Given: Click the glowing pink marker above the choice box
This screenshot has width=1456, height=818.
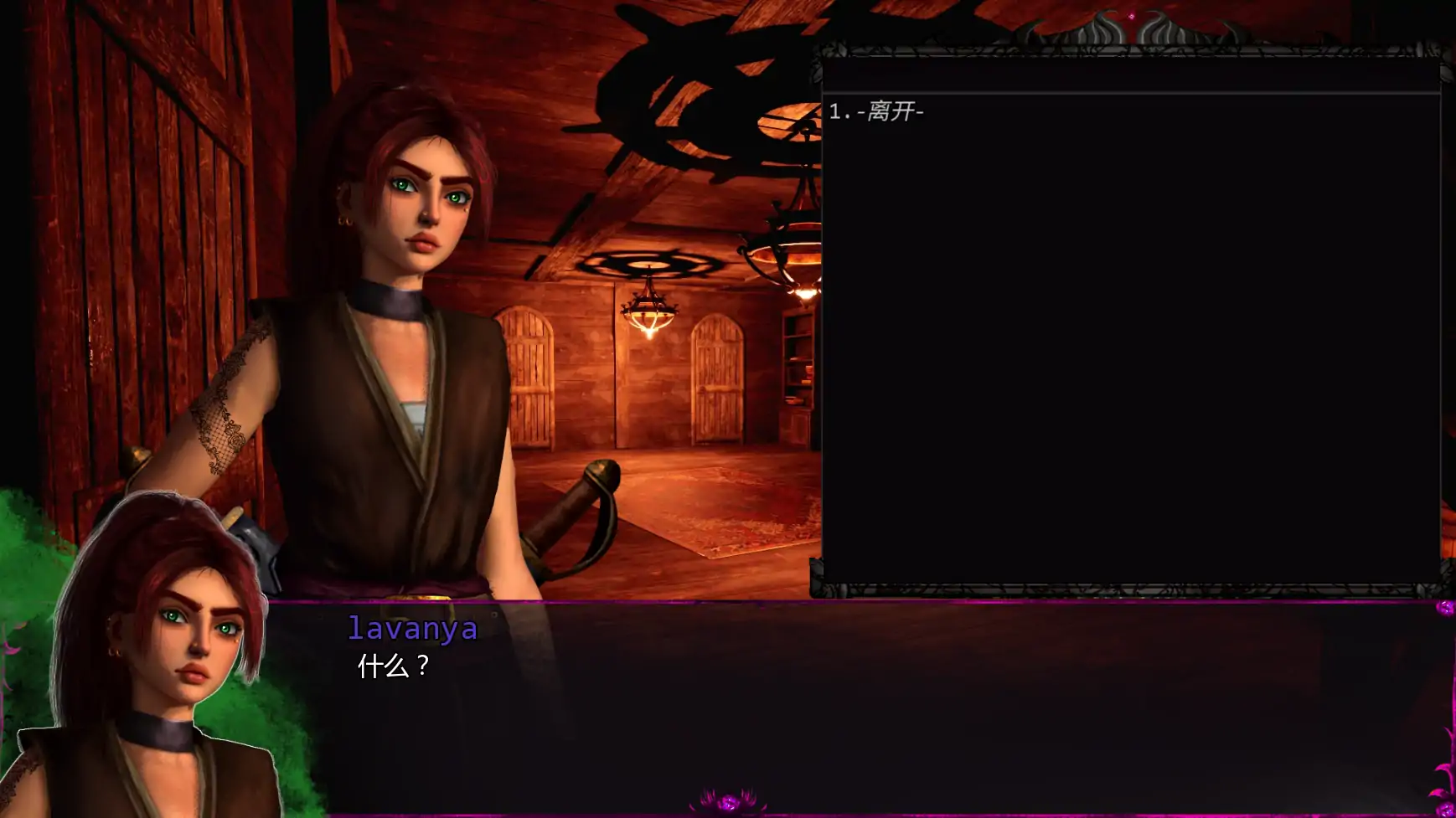Looking at the screenshot, I should click(x=1132, y=14).
